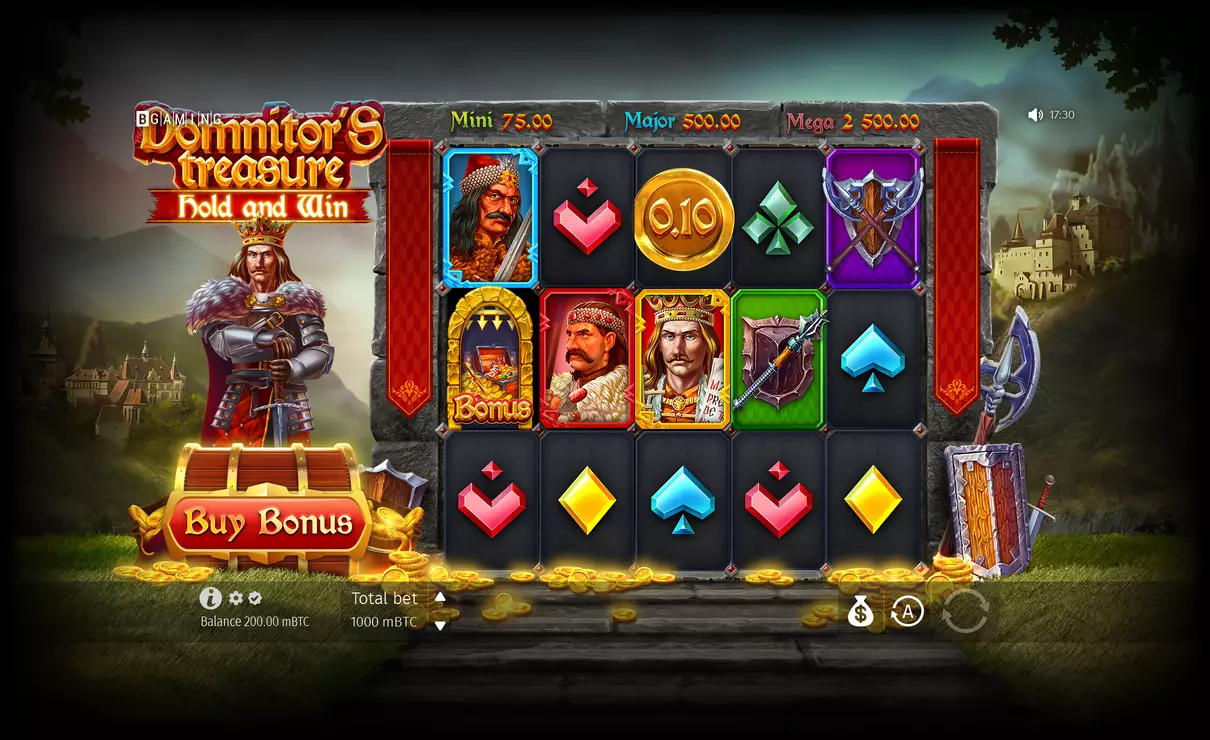
Task: Open settings with the gear icon
Action: 236,598
